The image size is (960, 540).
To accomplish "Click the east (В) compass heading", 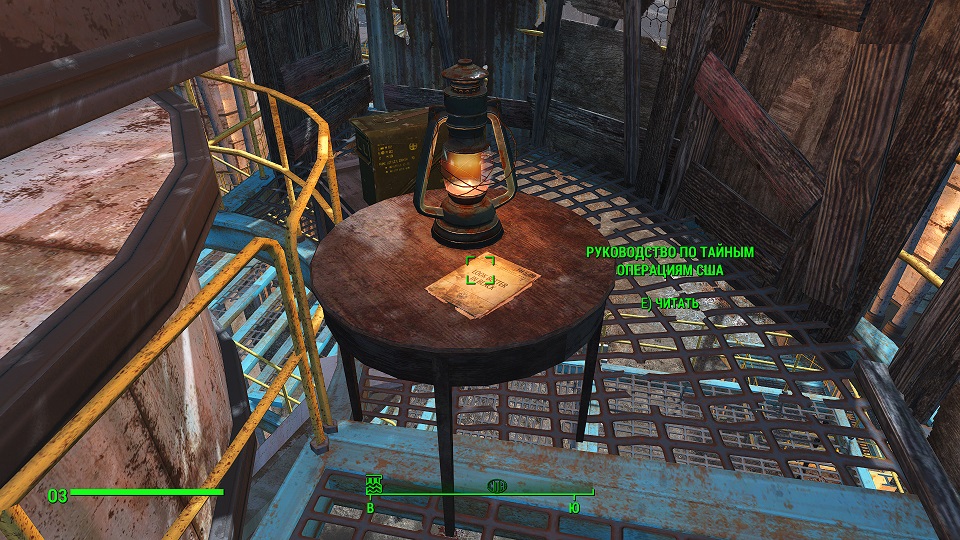I will [x=371, y=508].
